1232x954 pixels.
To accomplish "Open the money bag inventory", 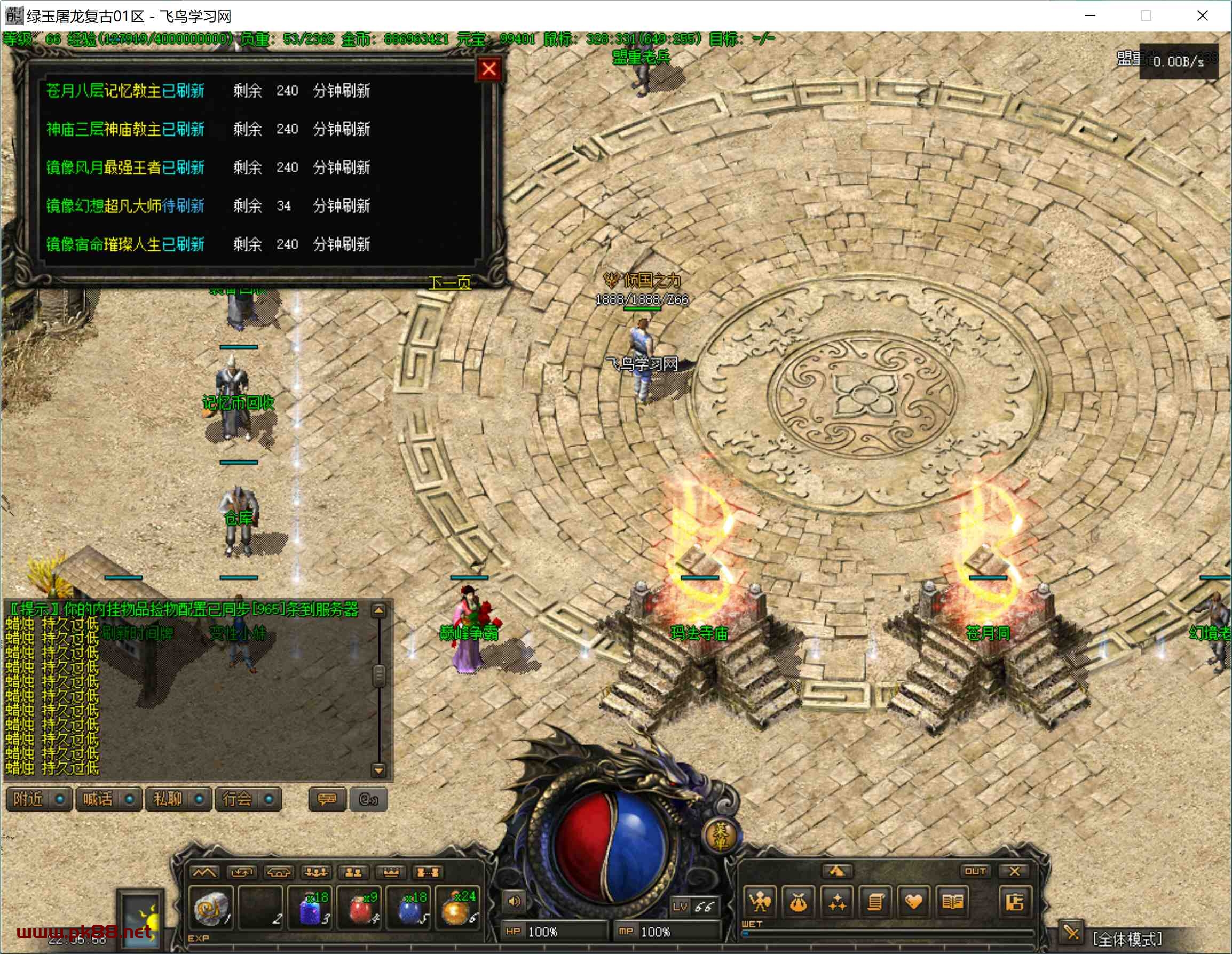I will [x=797, y=902].
